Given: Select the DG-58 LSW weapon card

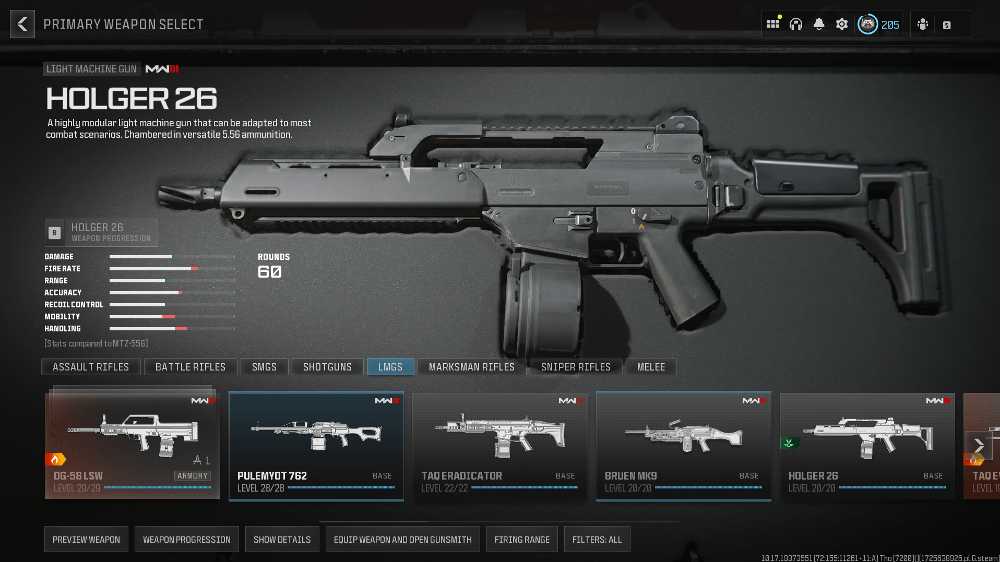Looking at the screenshot, I should (132, 445).
